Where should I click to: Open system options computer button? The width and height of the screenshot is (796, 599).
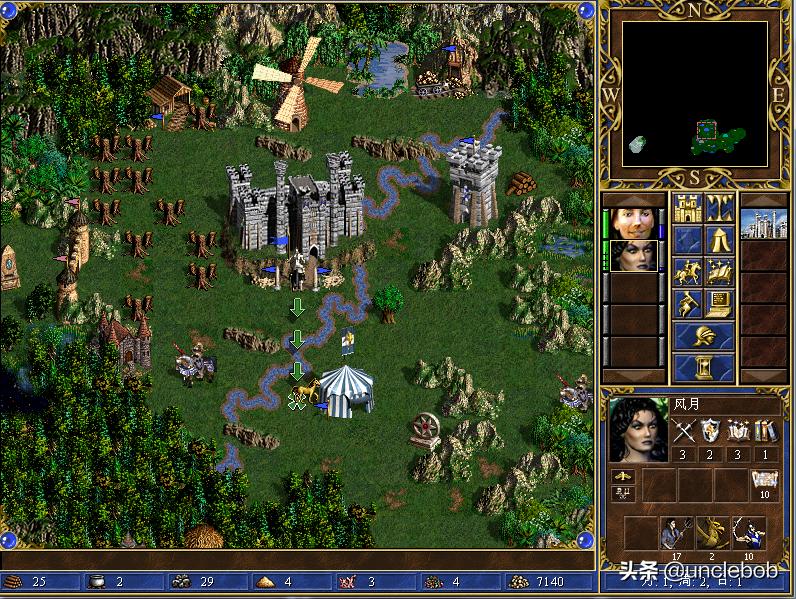720,303
